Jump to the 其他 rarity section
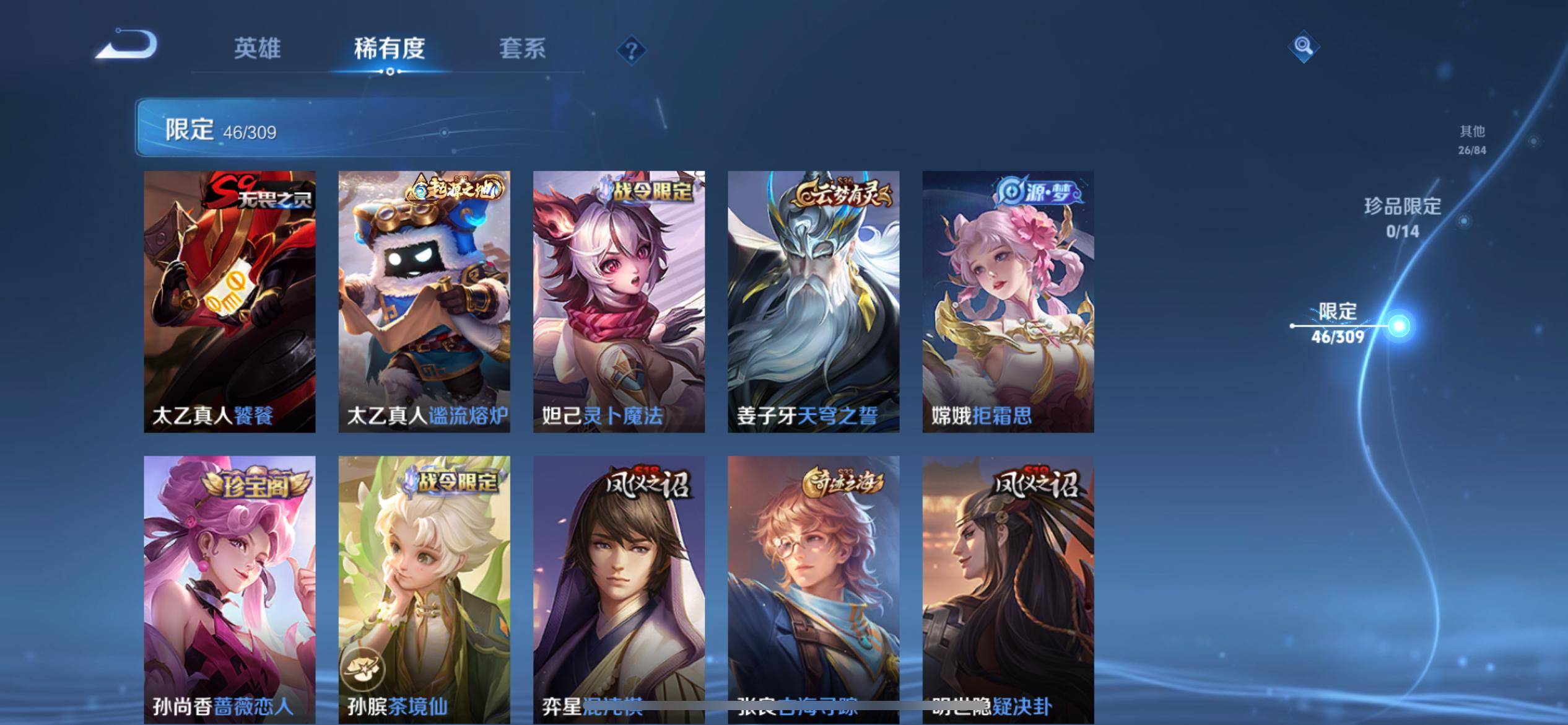 [1472, 139]
